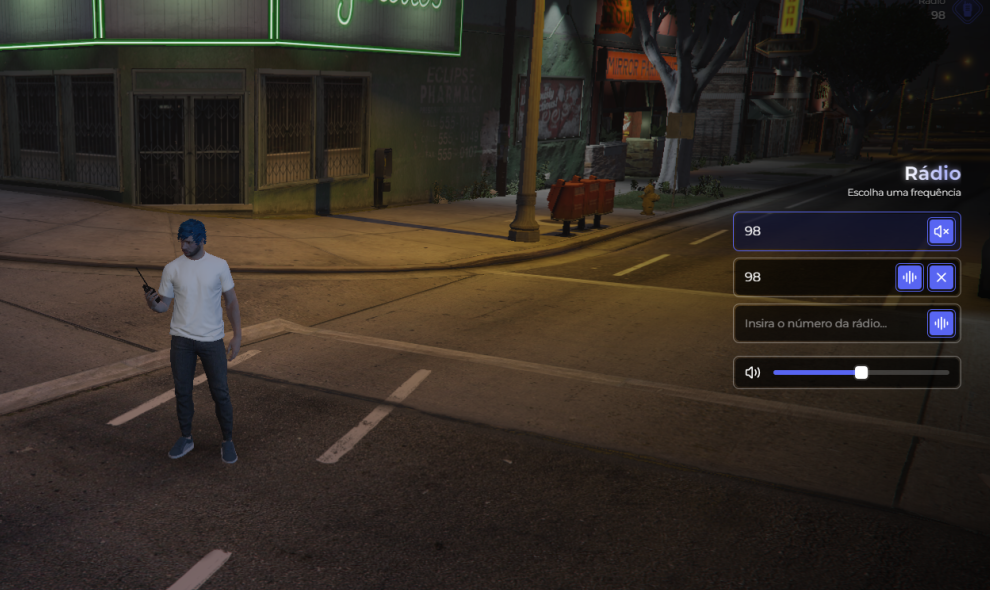Click the radio volume slider handle
Screen dimensions: 990x590
[861, 373]
